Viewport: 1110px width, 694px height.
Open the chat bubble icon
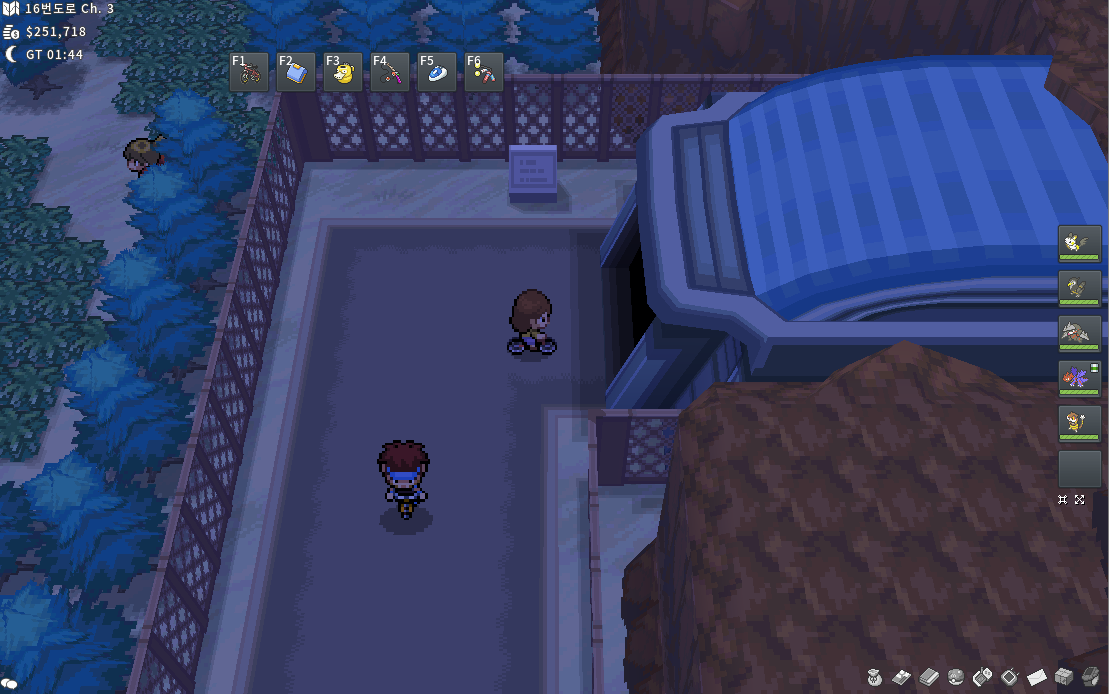[10, 683]
